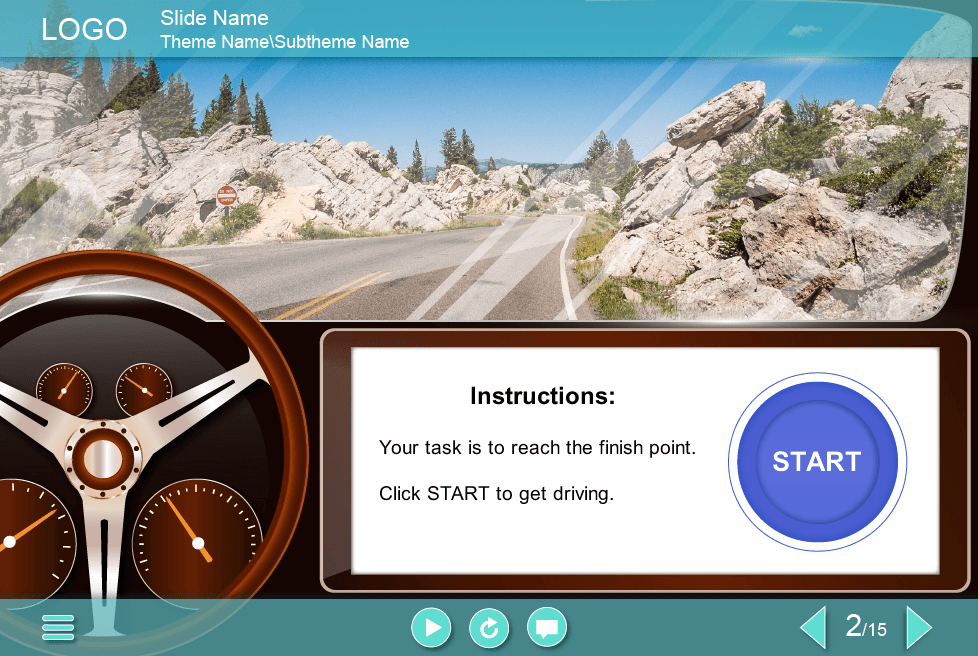978x656 pixels.
Task: Advance to the next slide arrow
Action: click(918, 627)
